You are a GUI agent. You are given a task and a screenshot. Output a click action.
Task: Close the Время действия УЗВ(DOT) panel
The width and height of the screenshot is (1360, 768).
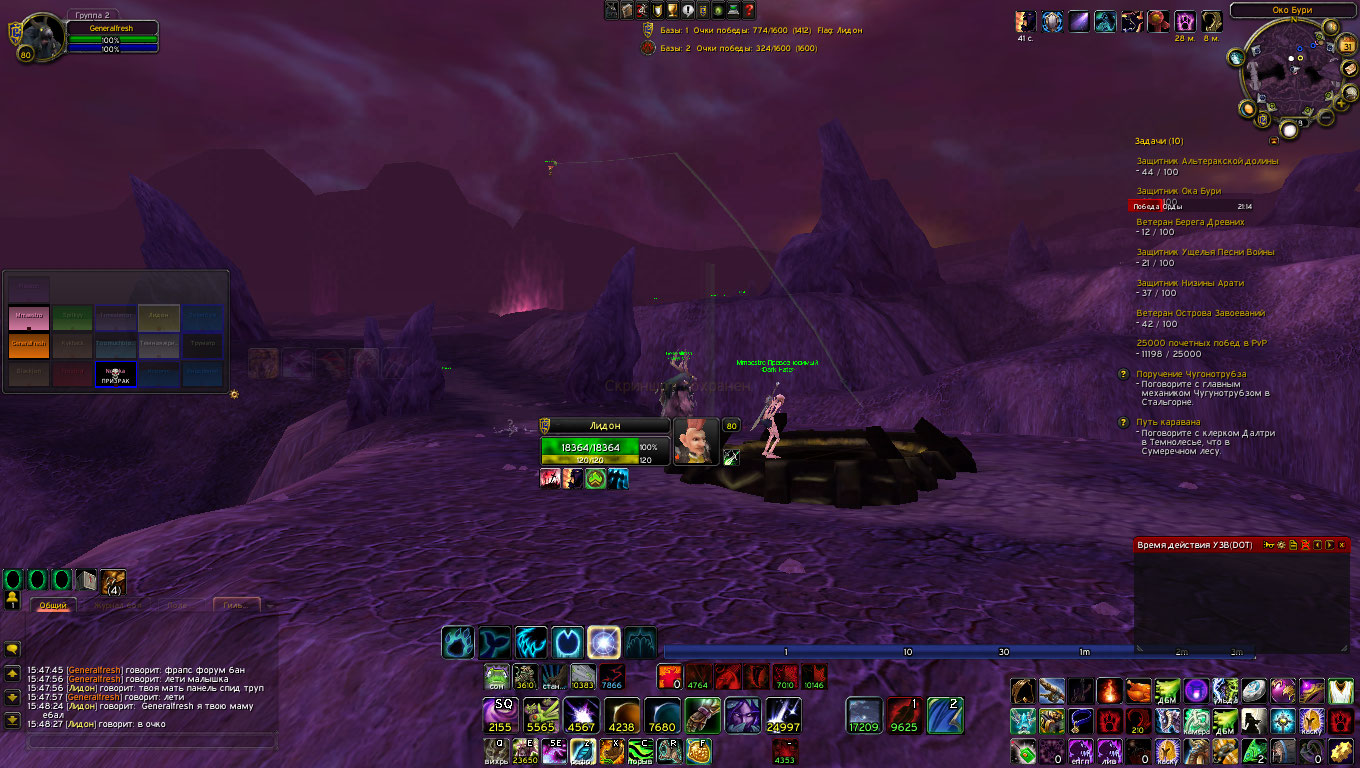pyautogui.click(x=1342, y=545)
